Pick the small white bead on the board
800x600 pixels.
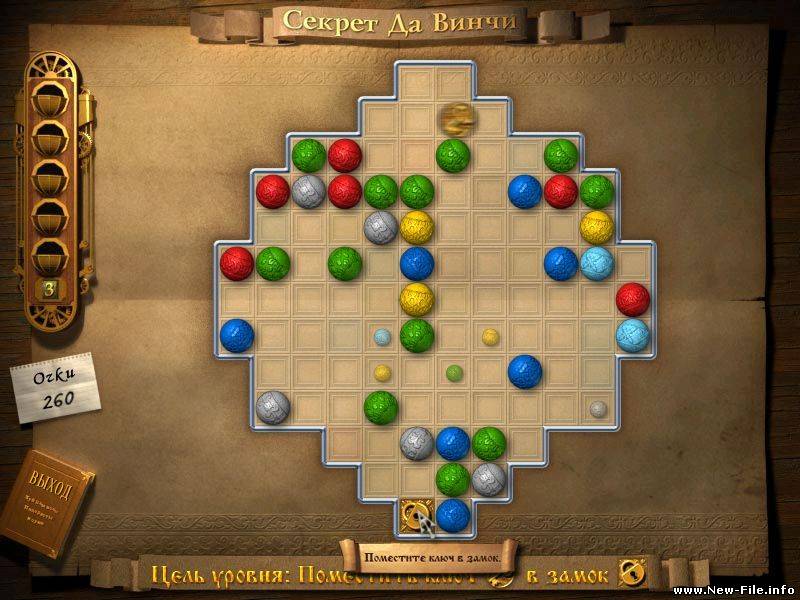click(597, 408)
